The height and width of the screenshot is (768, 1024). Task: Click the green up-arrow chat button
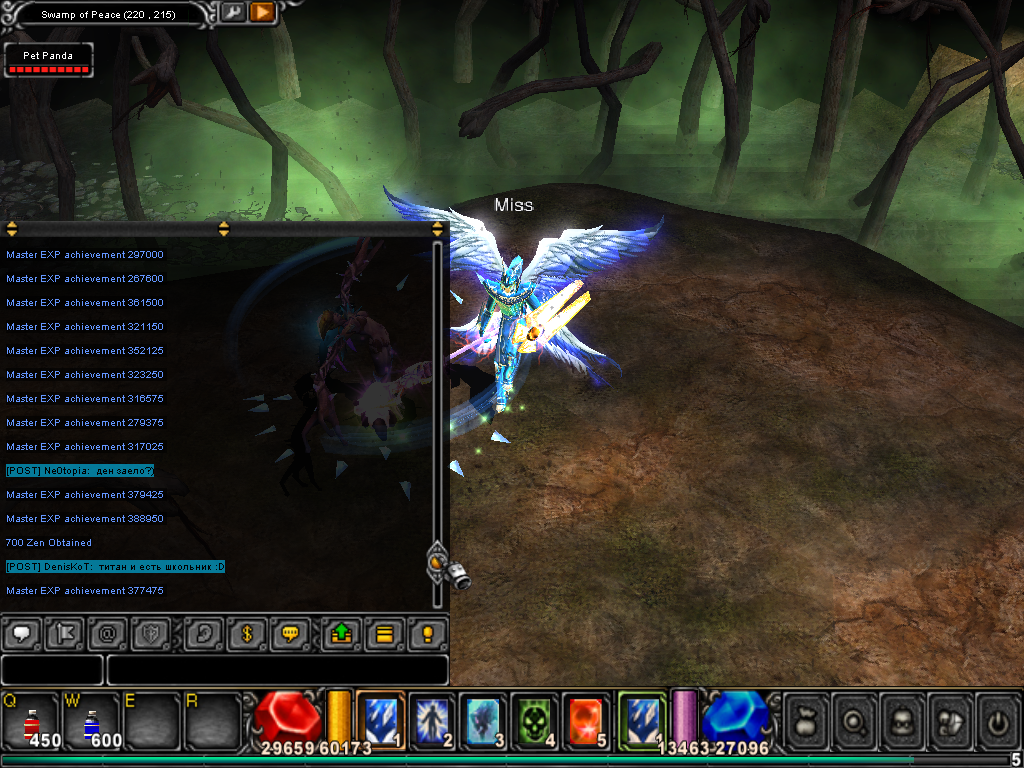click(340, 633)
